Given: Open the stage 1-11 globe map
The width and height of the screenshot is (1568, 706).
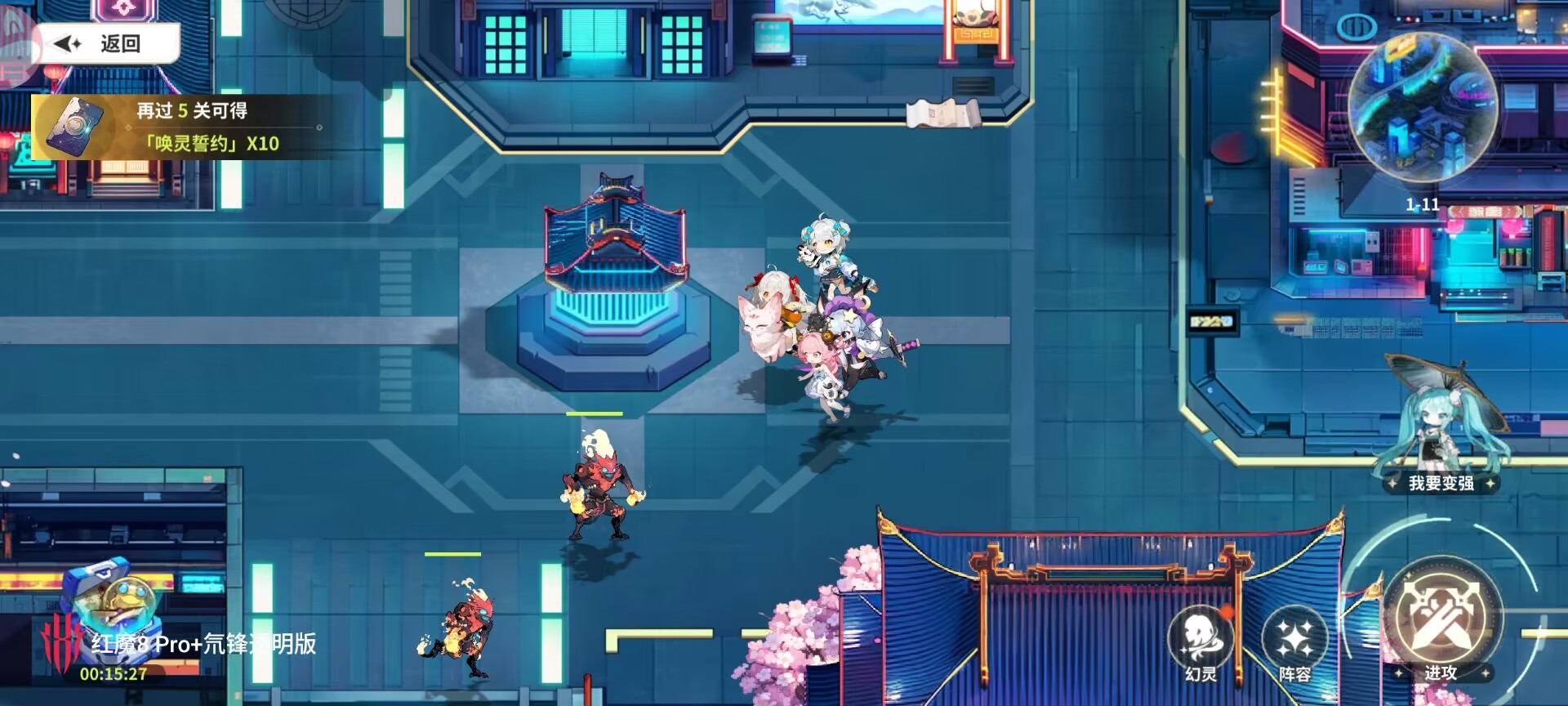Looking at the screenshot, I should point(1422,111).
